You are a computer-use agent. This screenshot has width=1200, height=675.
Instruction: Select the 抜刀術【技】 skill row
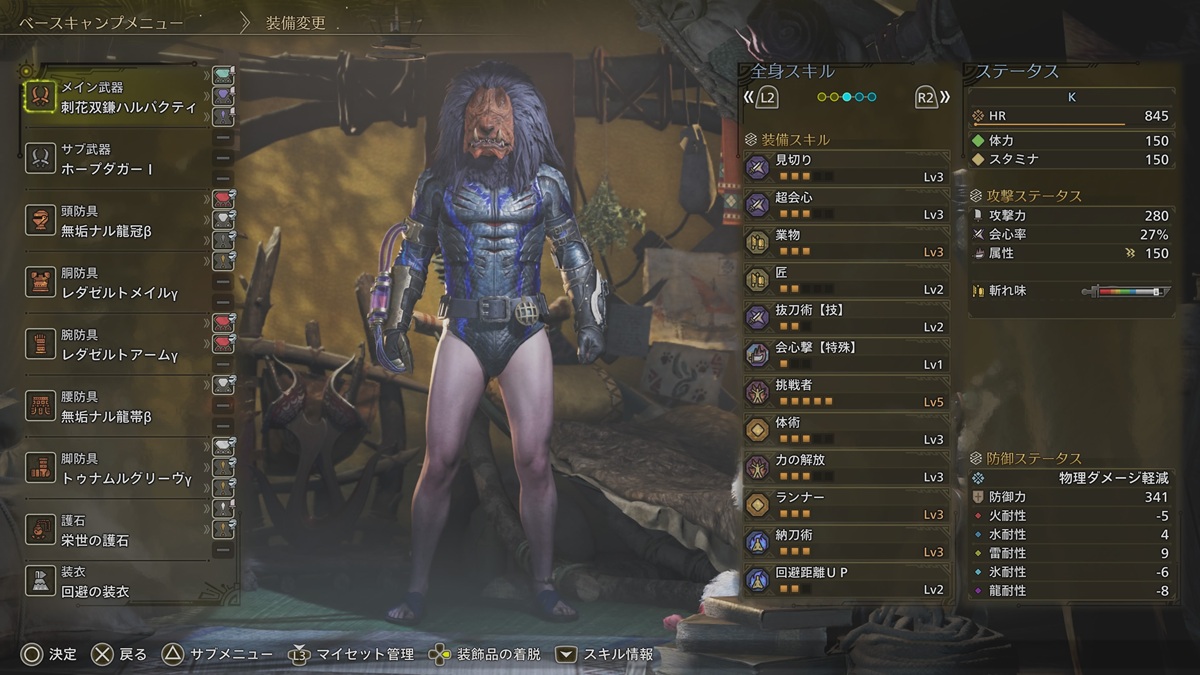pyautogui.click(x=845, y=317)
